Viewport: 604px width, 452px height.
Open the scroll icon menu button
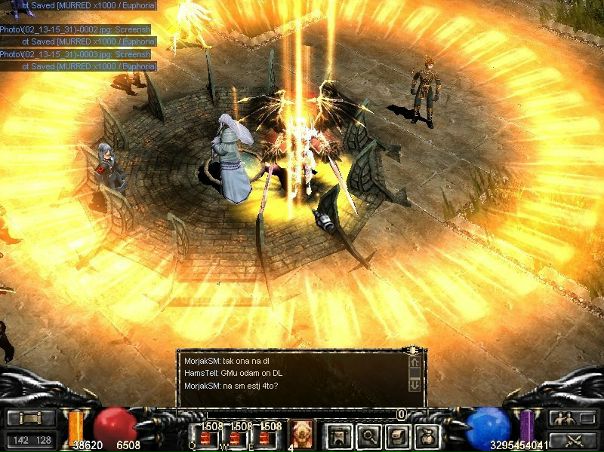(398, 436)
